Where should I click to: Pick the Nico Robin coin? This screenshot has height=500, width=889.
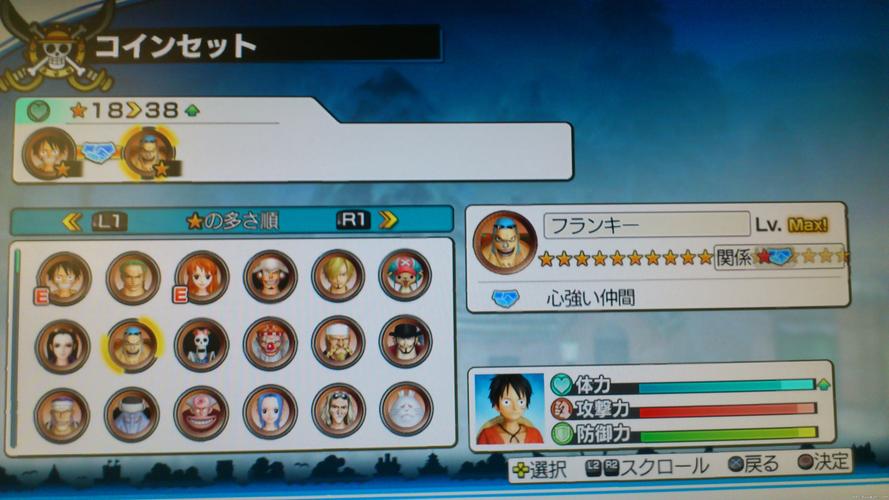coord(64,344)
